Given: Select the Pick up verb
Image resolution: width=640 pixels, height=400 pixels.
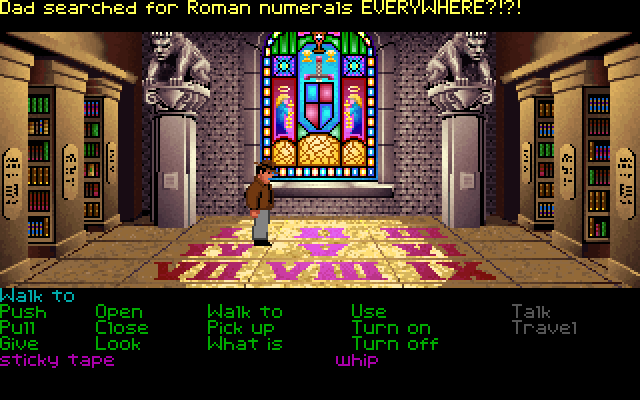Looking at the screenshot, I should pos(241,328).
